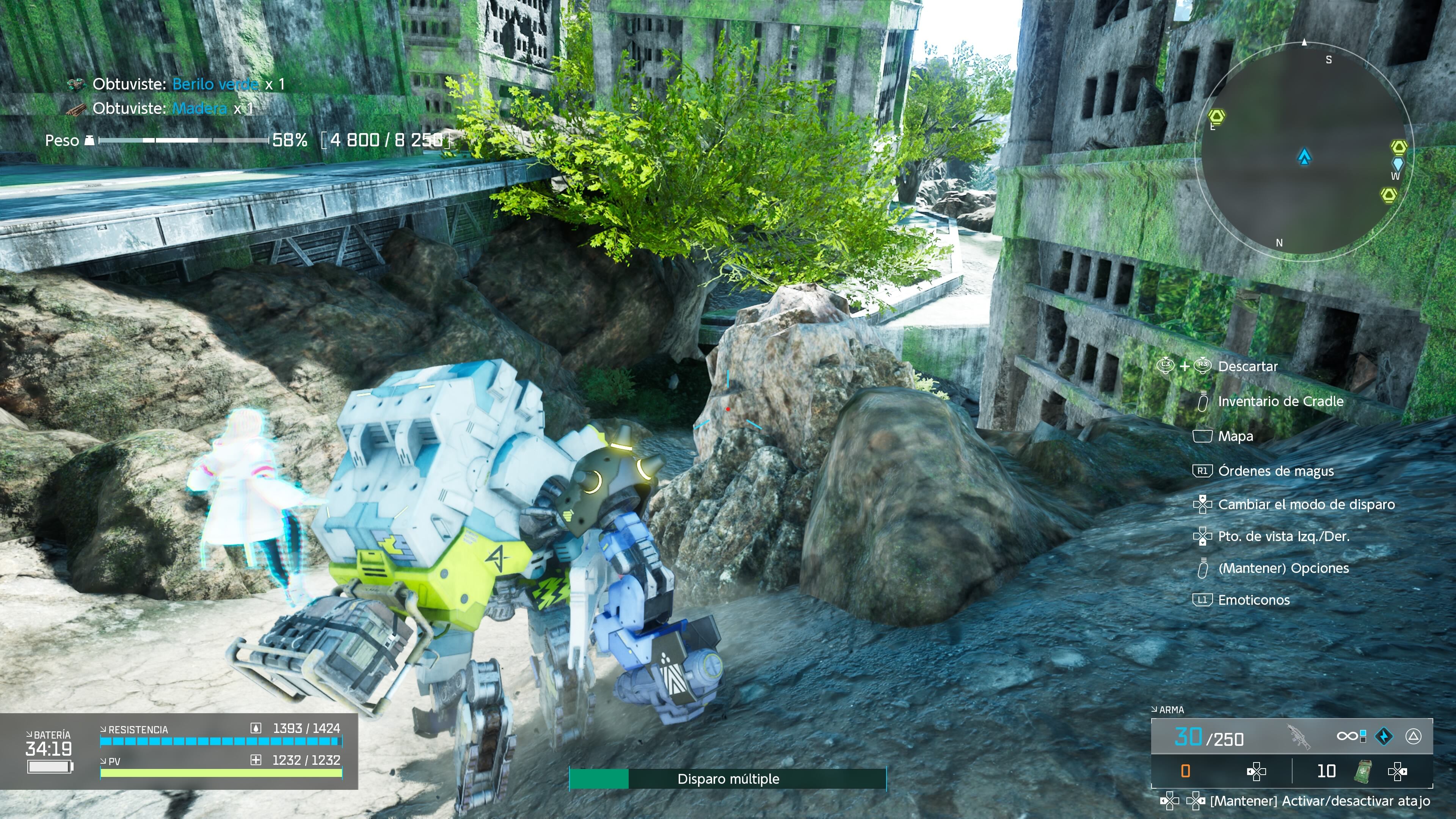Open the Mapa entry
Viewport: 1456px width, 819px height.
[1235, 436]
